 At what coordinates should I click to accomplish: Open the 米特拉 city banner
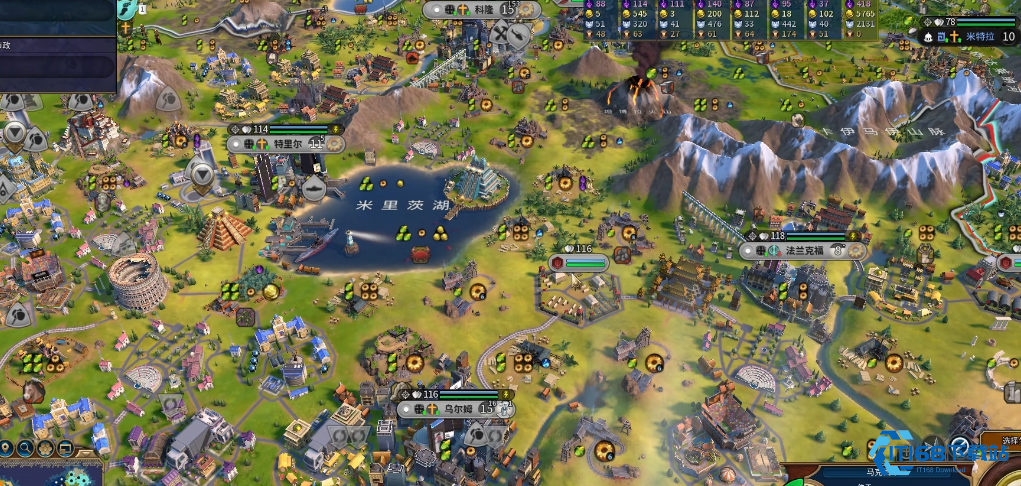[x=978, y=37]
